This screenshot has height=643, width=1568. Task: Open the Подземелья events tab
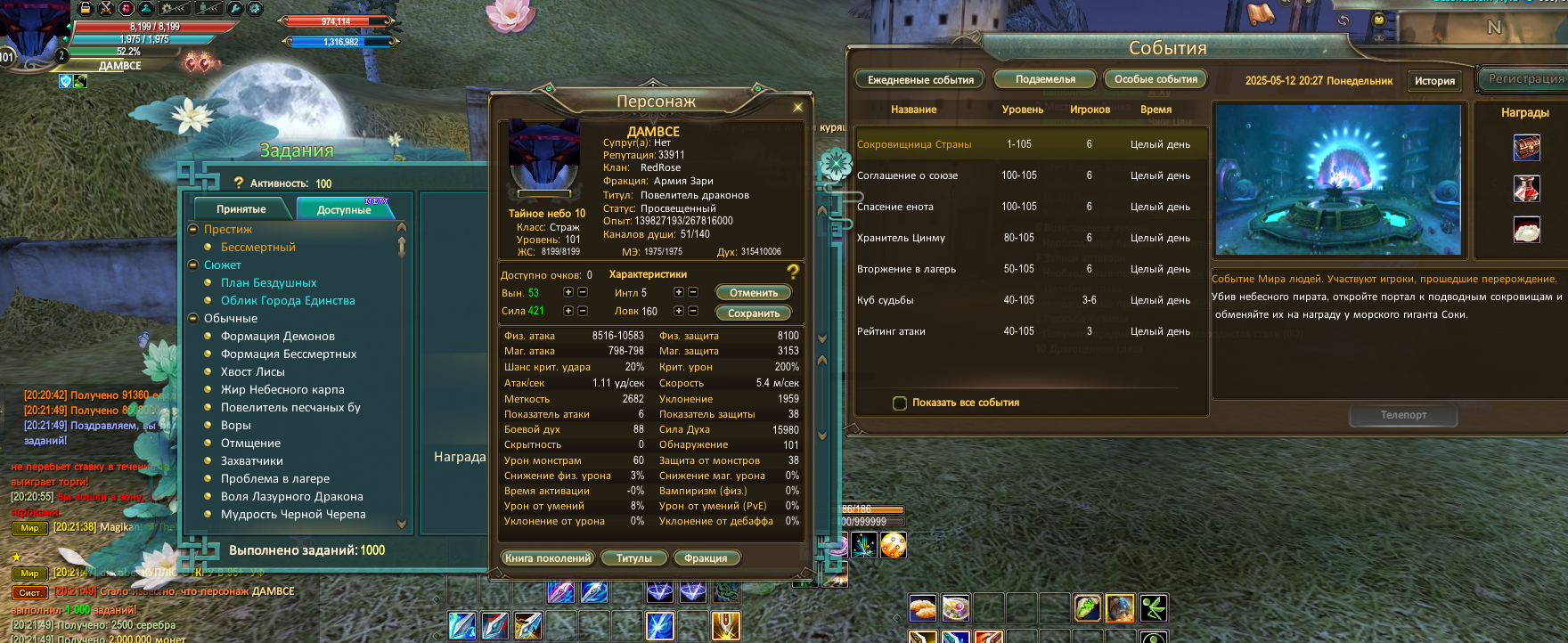click(x=1045, y=79)
